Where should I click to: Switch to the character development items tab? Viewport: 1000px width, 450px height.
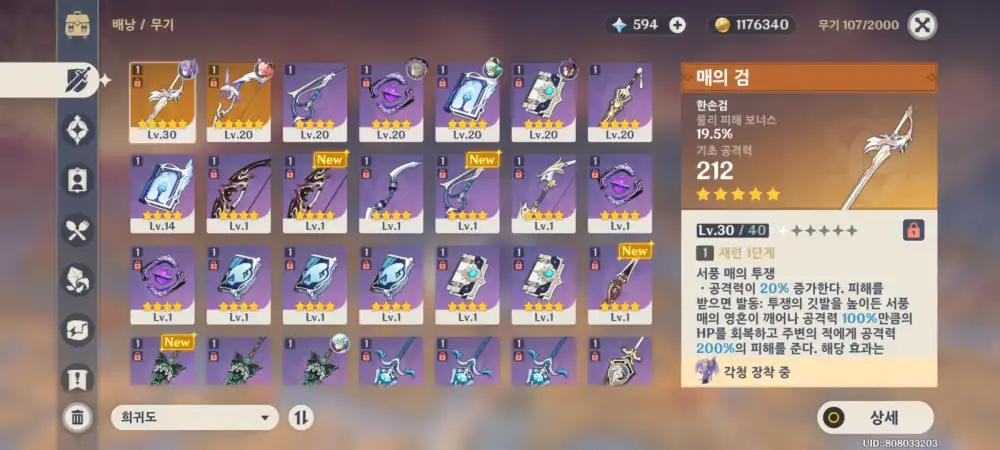tap(77, 179)
